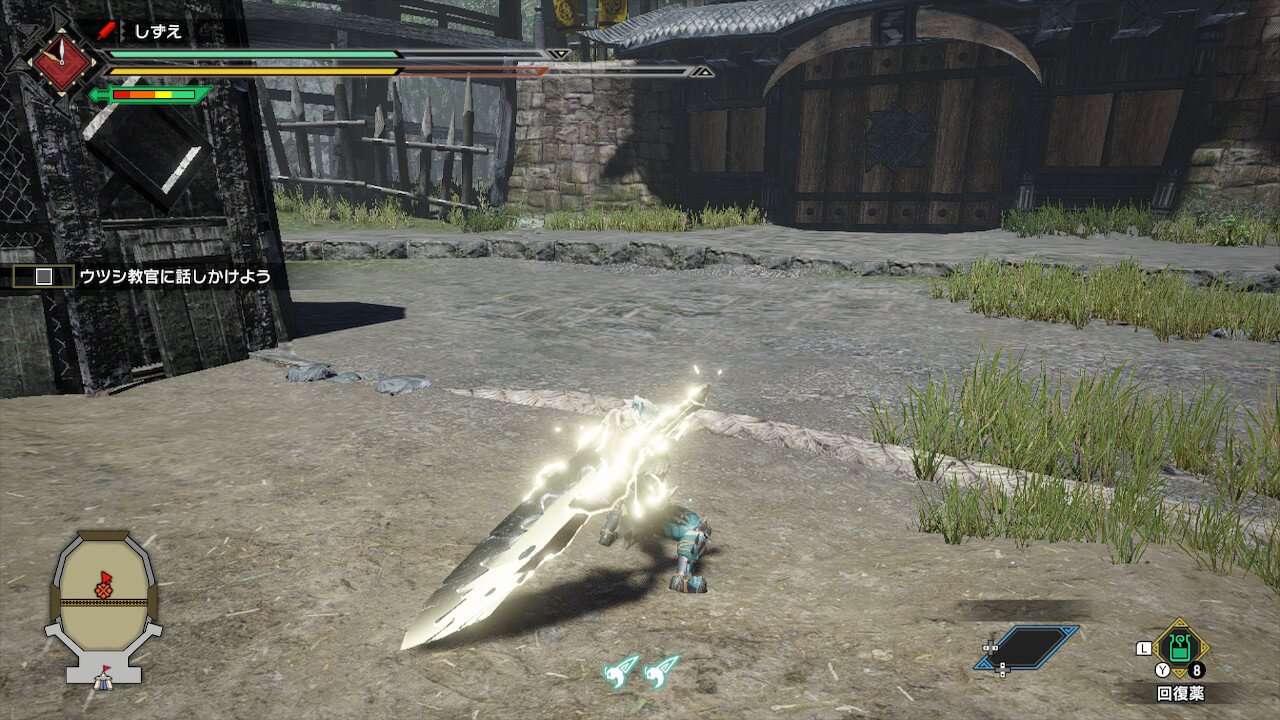This screenshot has height=720, width=1280.
Task: Select a wirebug charge icon
Action: point(621,670)
